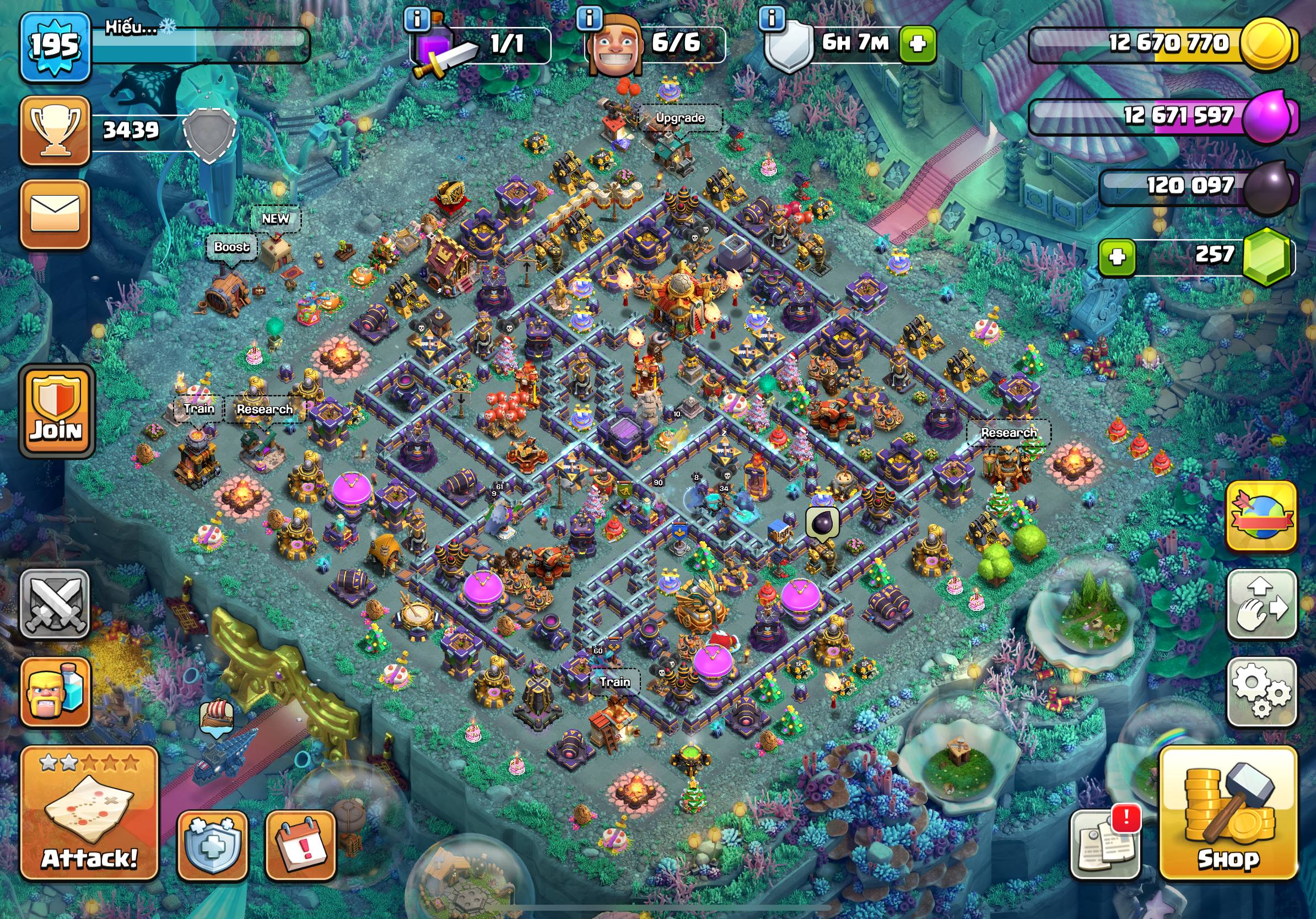The image size is (1316, 919).
Task: Join a clan with the shield button
Action: (x=56, y=411)
